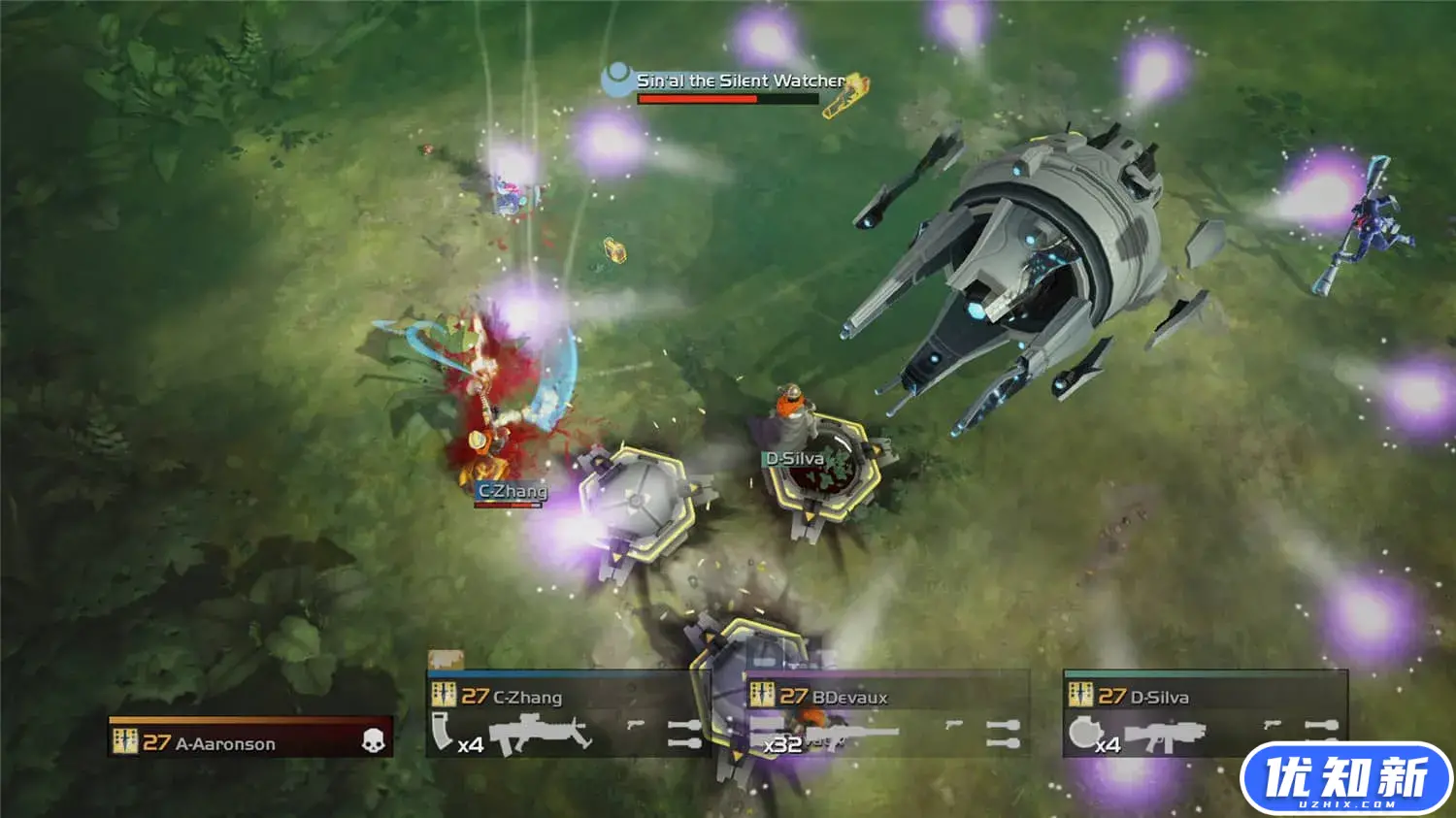The width and height of the screenshot is (1456, 818).
Task: Open the blue uzhix.com watermark logo
Action: click(1345, 779)
